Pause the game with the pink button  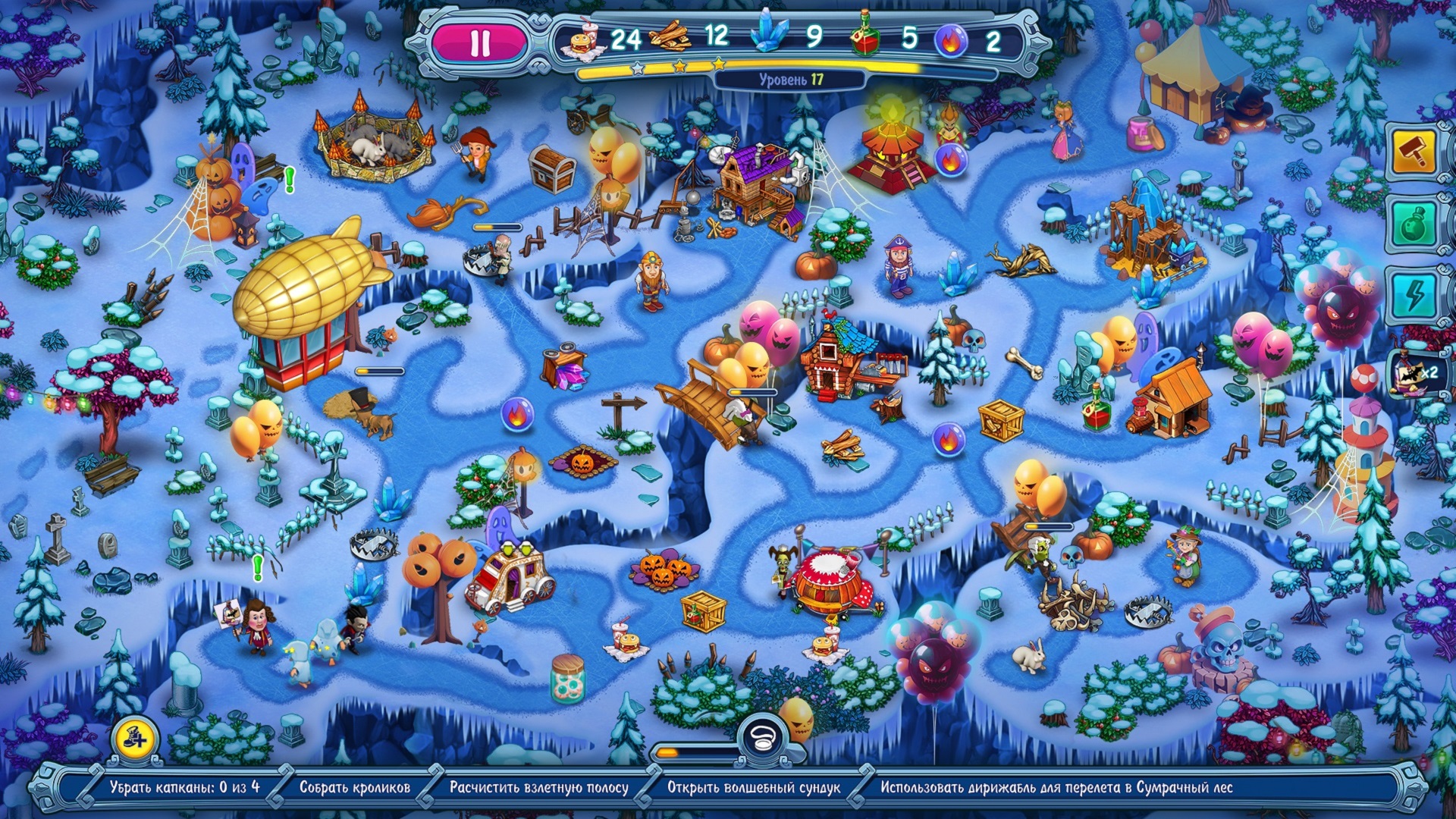479,42
